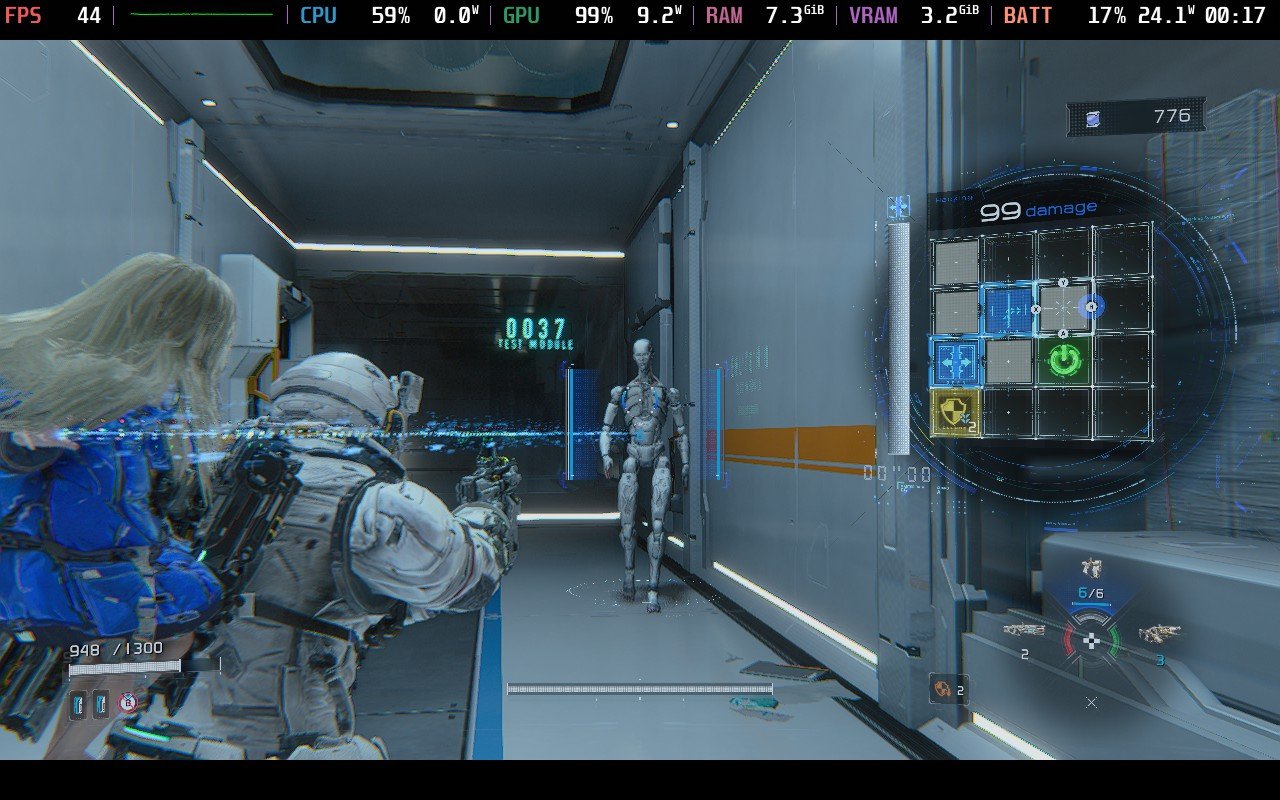Pick the top weapon in the weapon wheel
Screen dimensions: 1280x800
pos(1091,568)
